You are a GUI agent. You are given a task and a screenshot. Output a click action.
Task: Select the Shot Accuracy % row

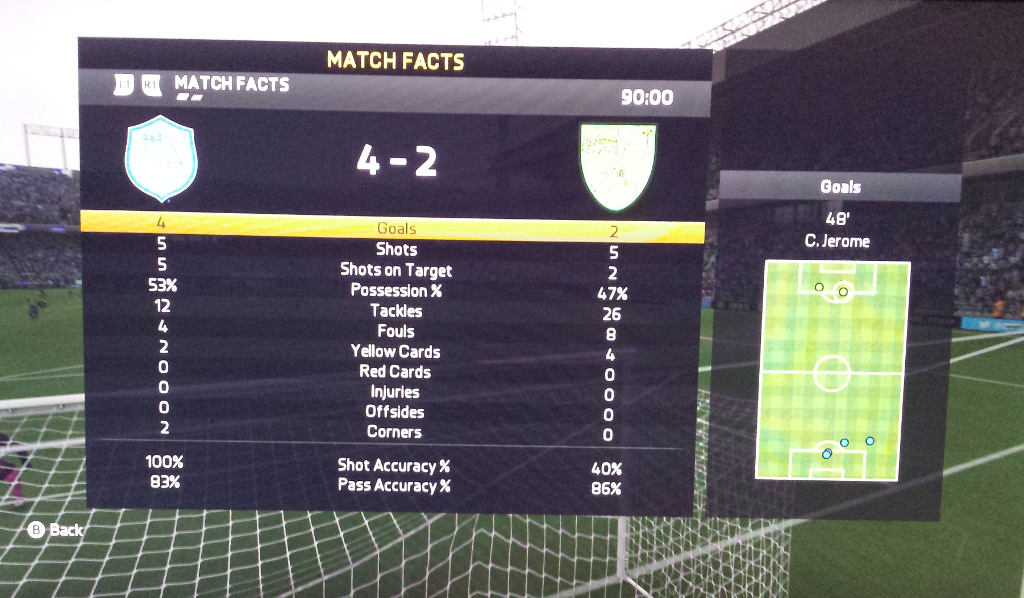(x=394, y=465)
